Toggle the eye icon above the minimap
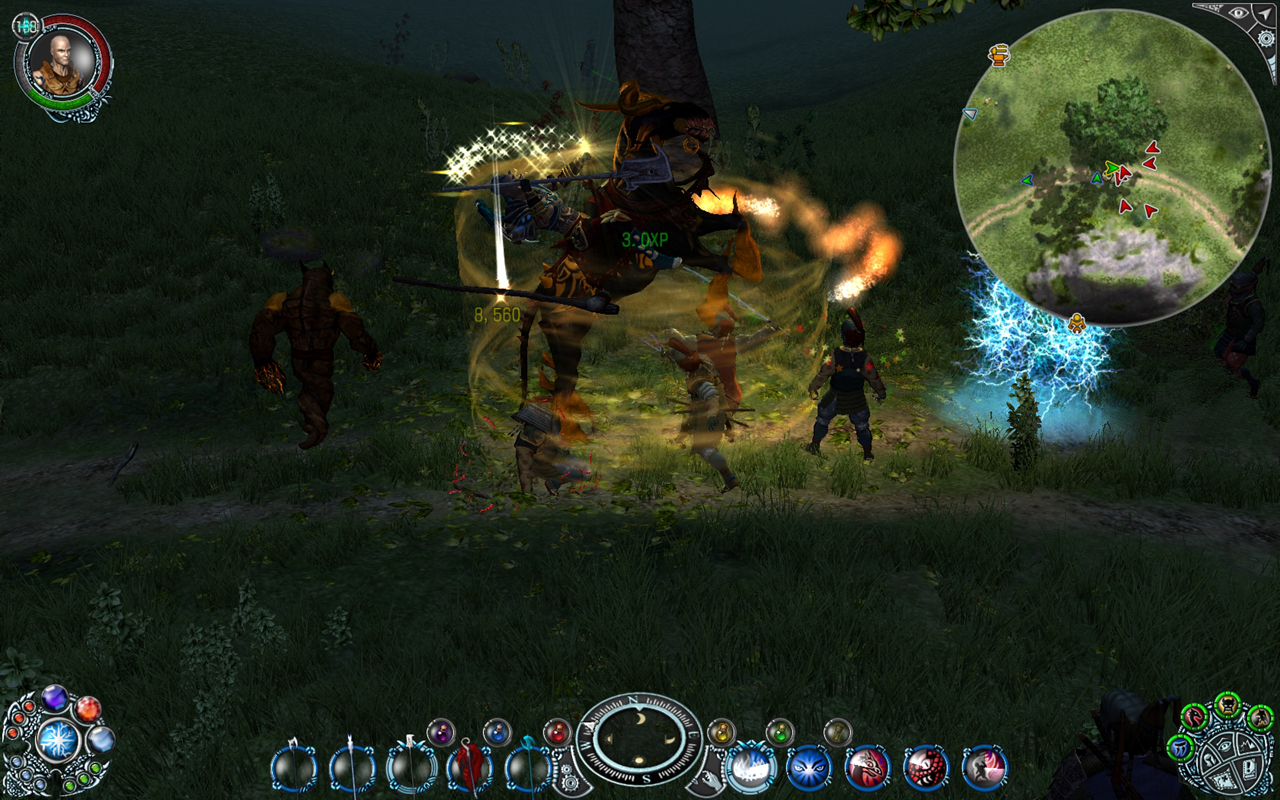Screen dimensions: 1280x800 (x=1239, y=13)
